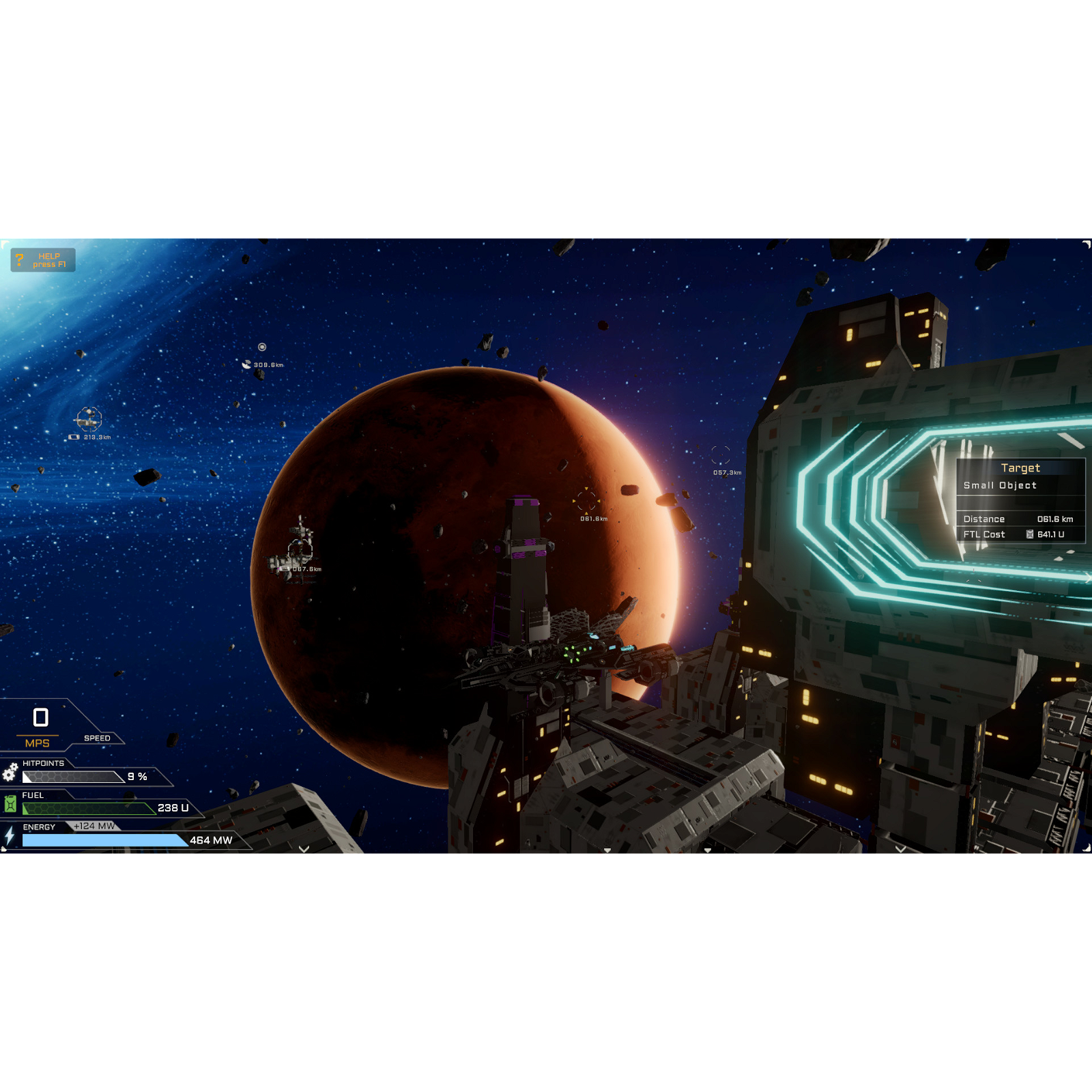Click the lightning bolt Energy icon
This screenshot has height=1092, width=1092.
pyautogui.click(x=9, y=837)
